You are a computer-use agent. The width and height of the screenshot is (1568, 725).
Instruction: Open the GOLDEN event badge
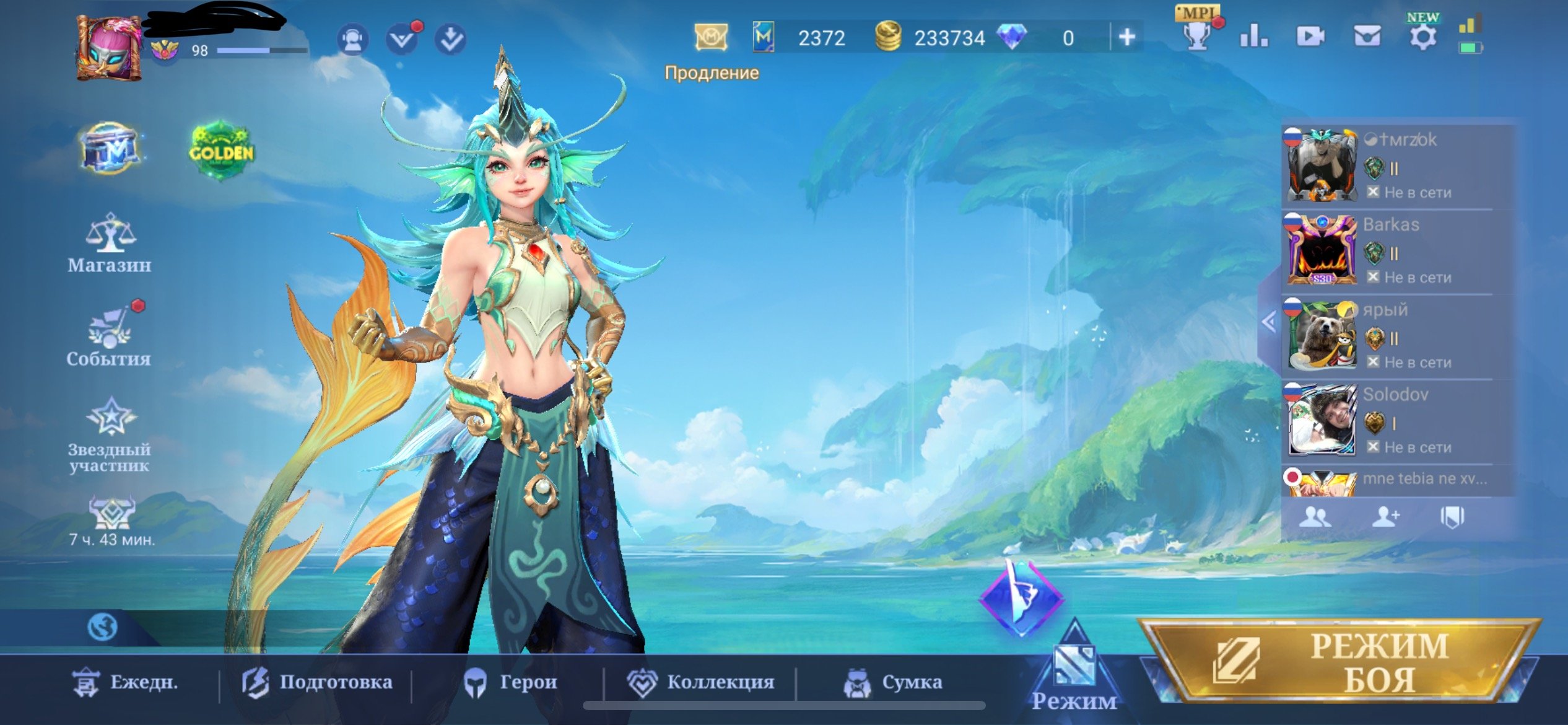[x=221, y=151]
